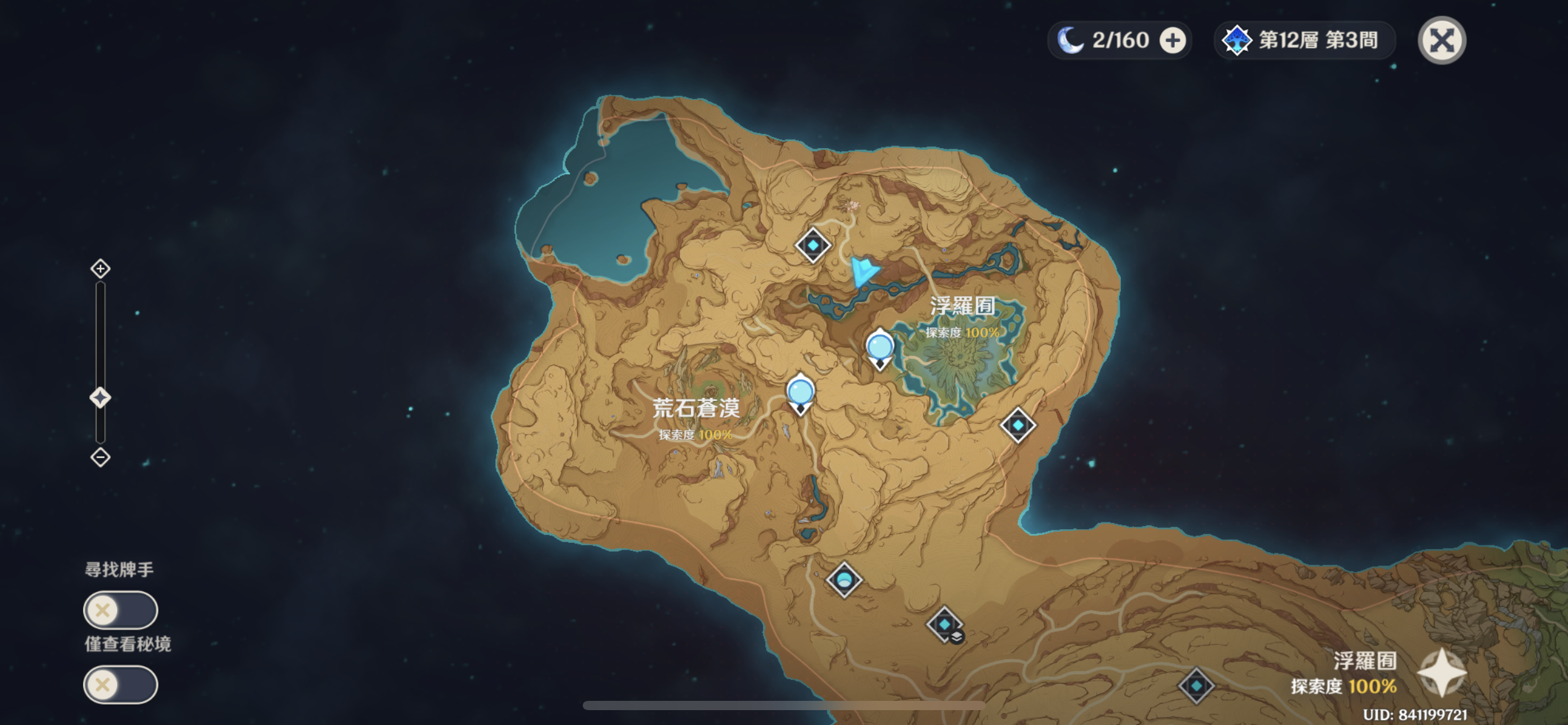Viewport: 1568px width, 725px height.
Task: Open the region selector four-point star button
Action: tap(1442, 673)
